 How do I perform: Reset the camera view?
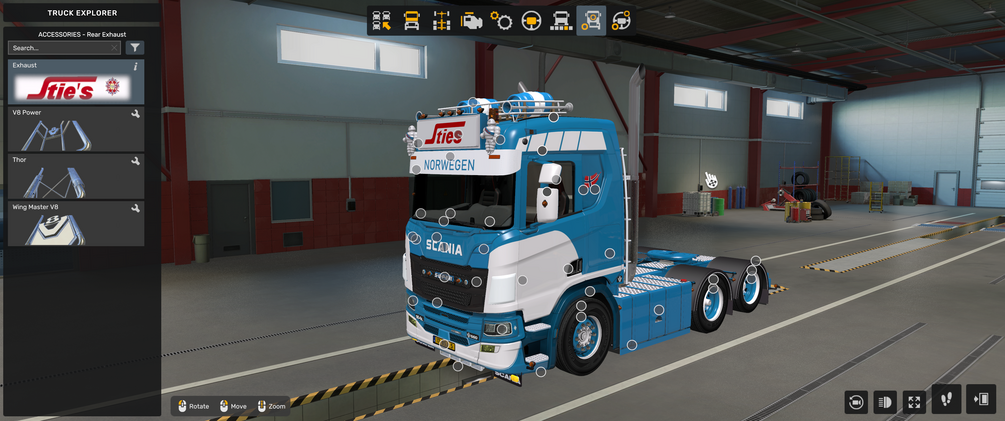pos(855,401)
